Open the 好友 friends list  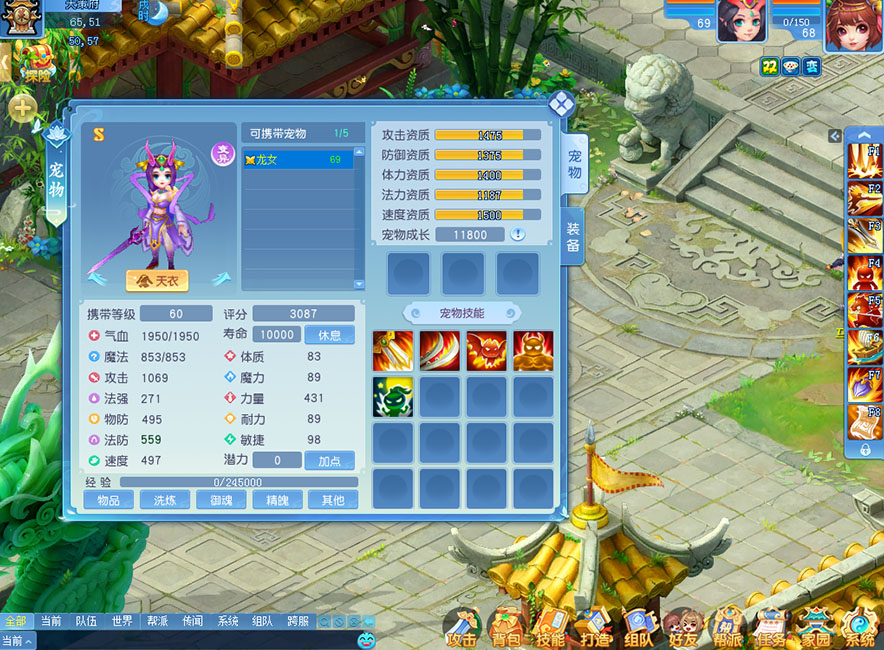point(682,628)
